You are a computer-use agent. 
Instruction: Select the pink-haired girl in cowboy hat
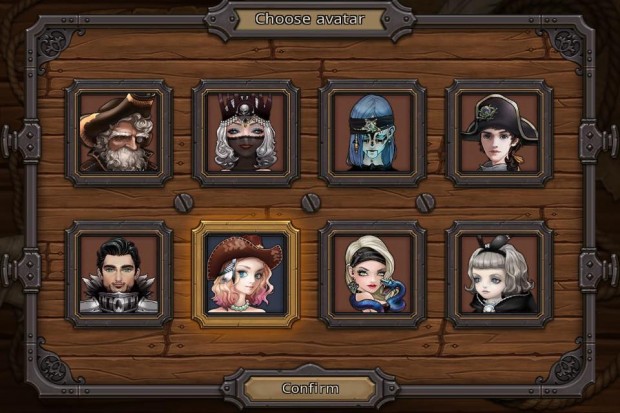pos(246,274)
